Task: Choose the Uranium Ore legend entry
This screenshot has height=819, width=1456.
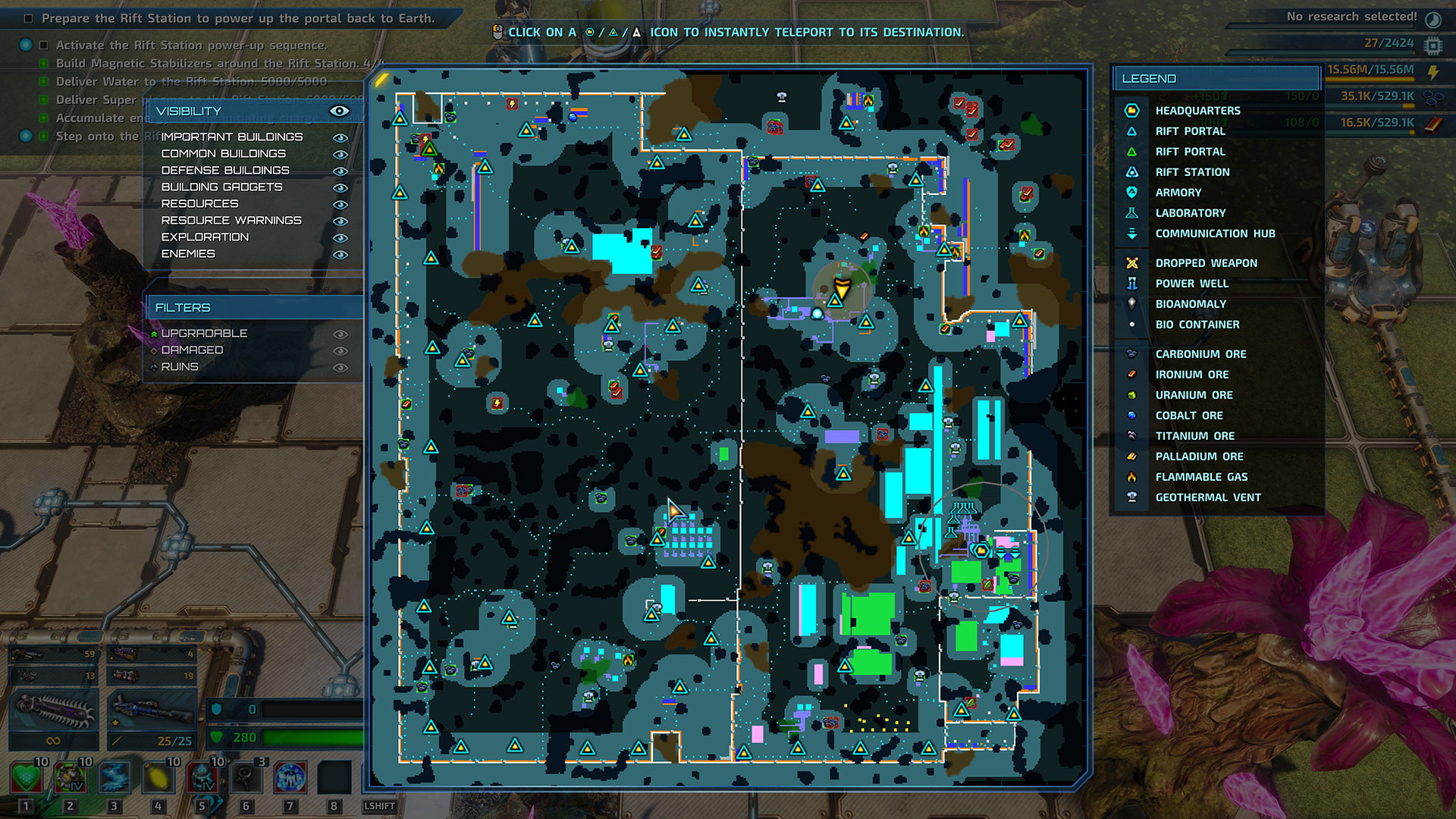Action: point(1194,395)
